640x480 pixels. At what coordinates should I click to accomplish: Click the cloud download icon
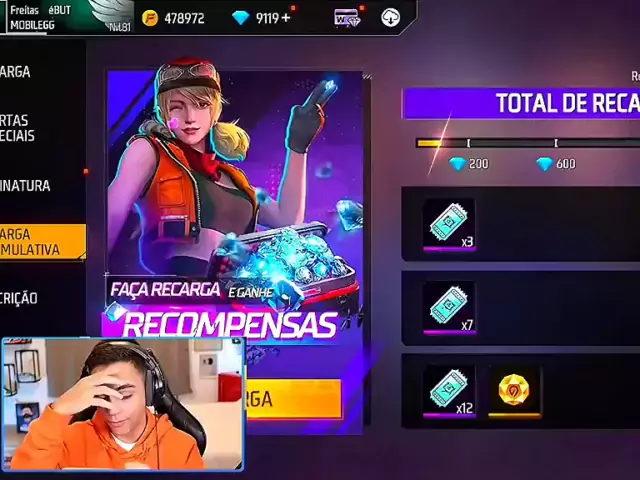pyautogui.click(x=390, y=18)
